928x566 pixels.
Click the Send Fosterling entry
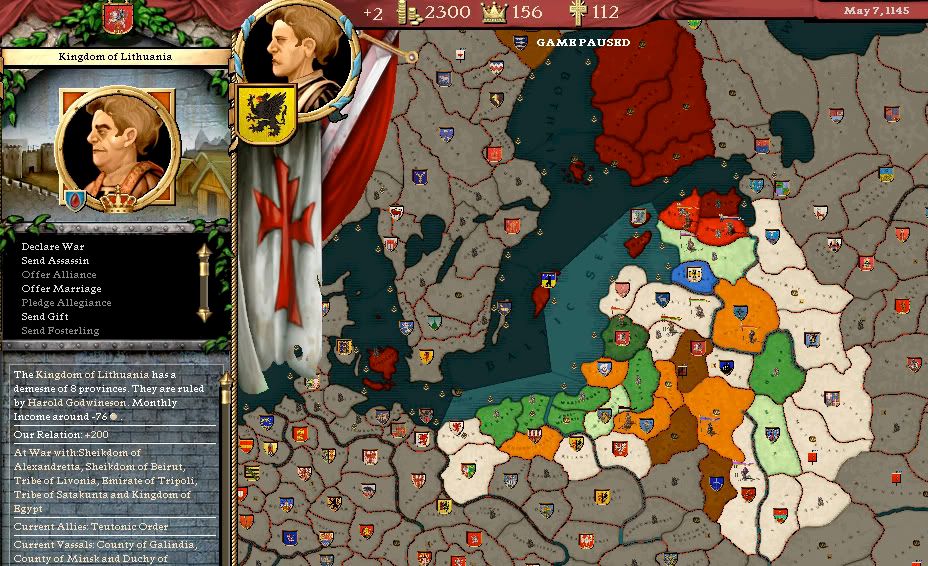tap(60, 330)
